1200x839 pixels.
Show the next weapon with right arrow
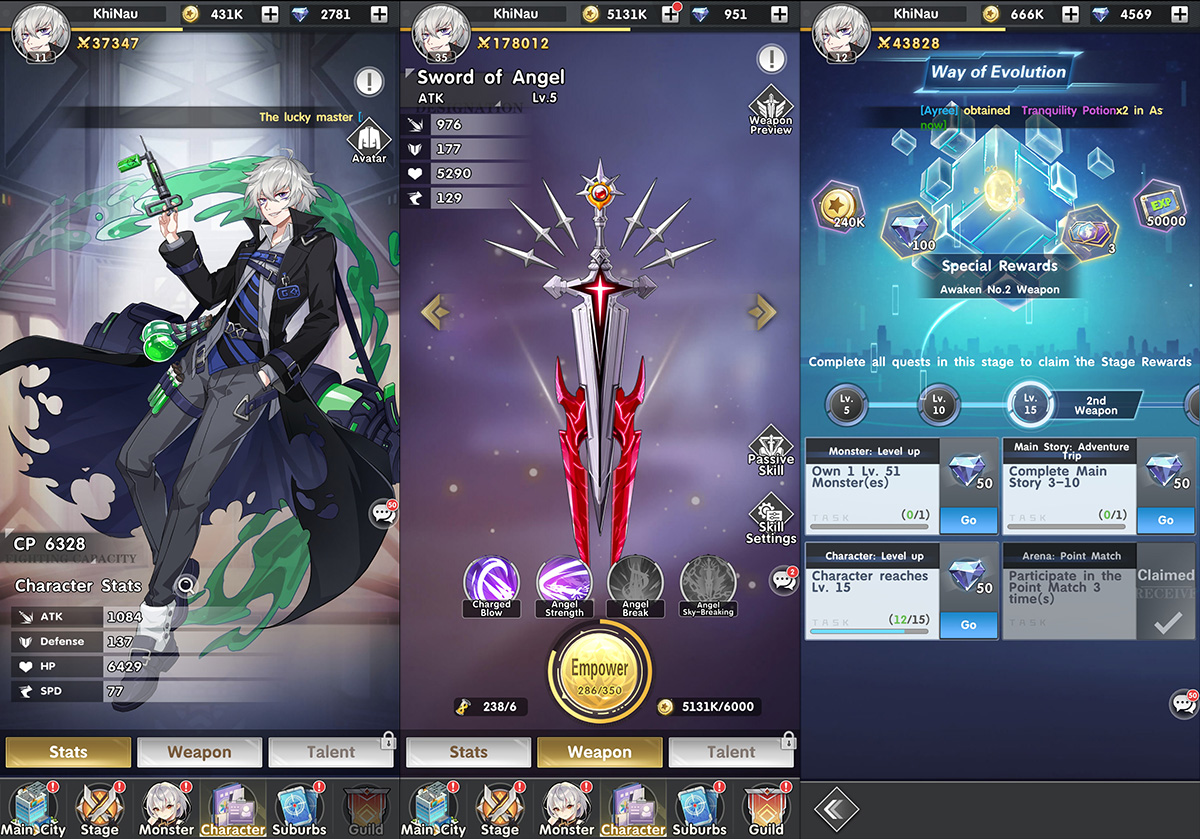[762, 312]
